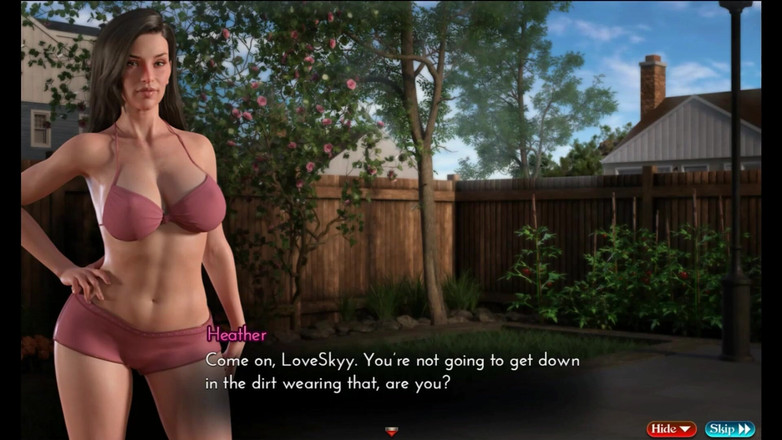Advance dialogue via red arrow indicator
The image size is (782, 440).
391,431
